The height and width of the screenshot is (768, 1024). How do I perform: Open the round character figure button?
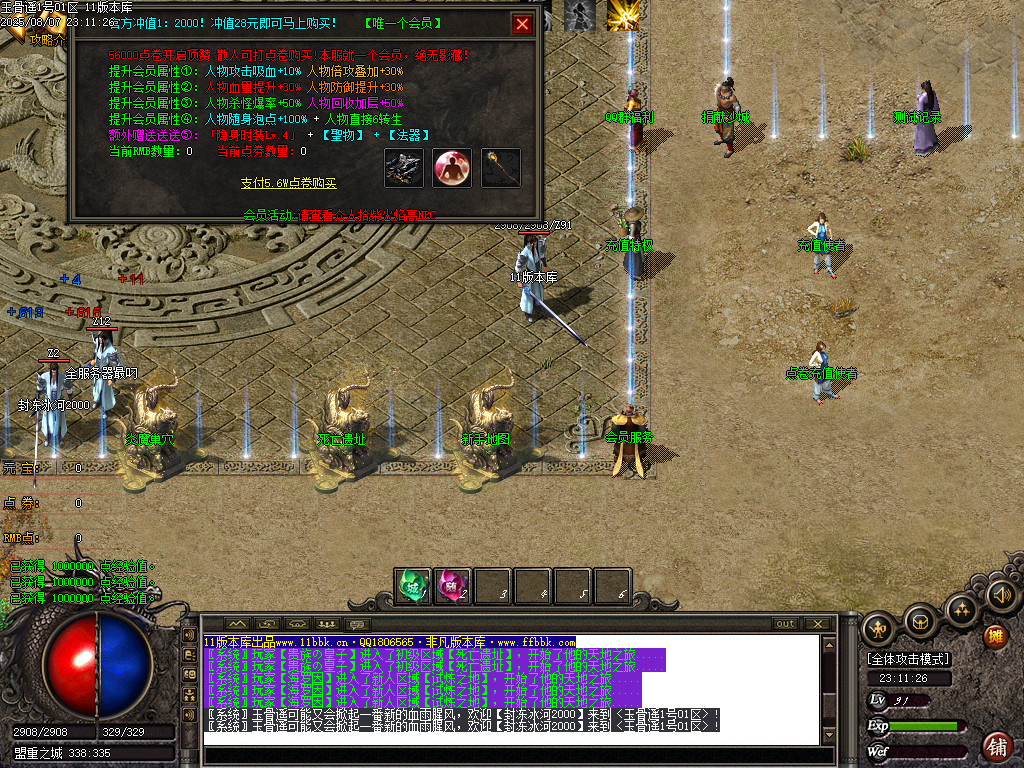(879, 627)
